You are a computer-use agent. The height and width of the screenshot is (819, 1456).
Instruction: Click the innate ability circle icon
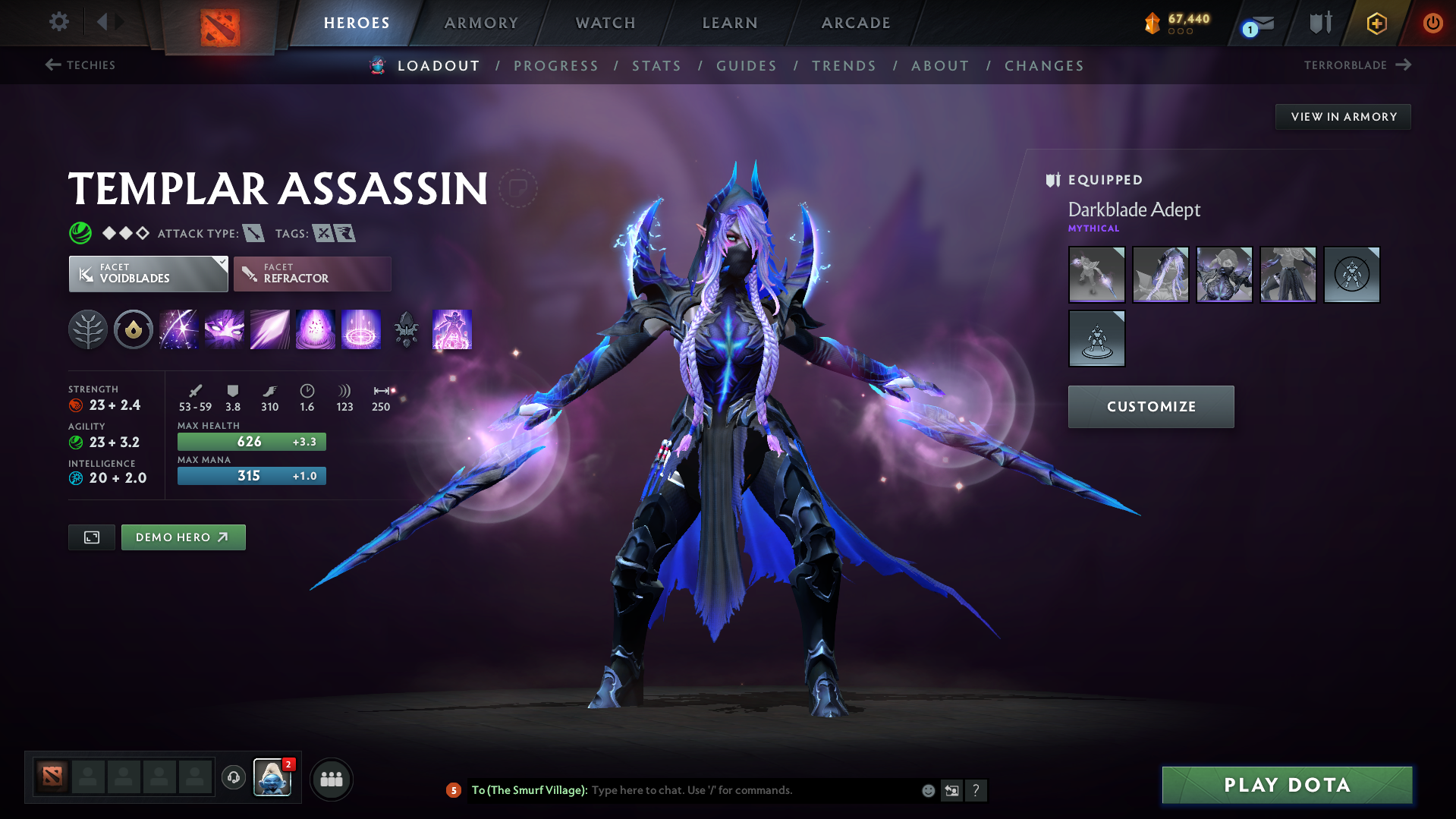134,329
